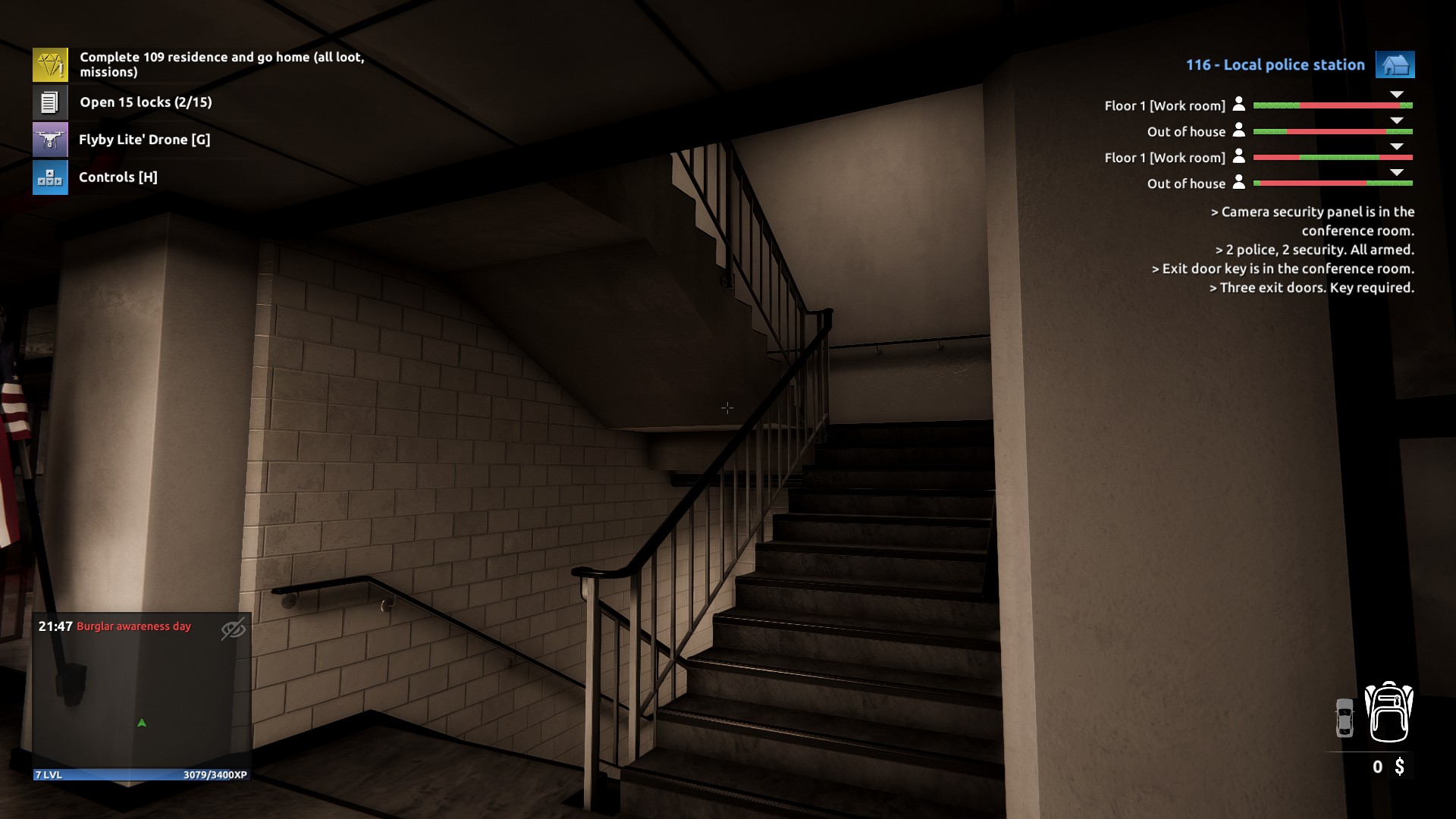Expand the first Out of house dropdown arrow

[x=1396, y=121]
